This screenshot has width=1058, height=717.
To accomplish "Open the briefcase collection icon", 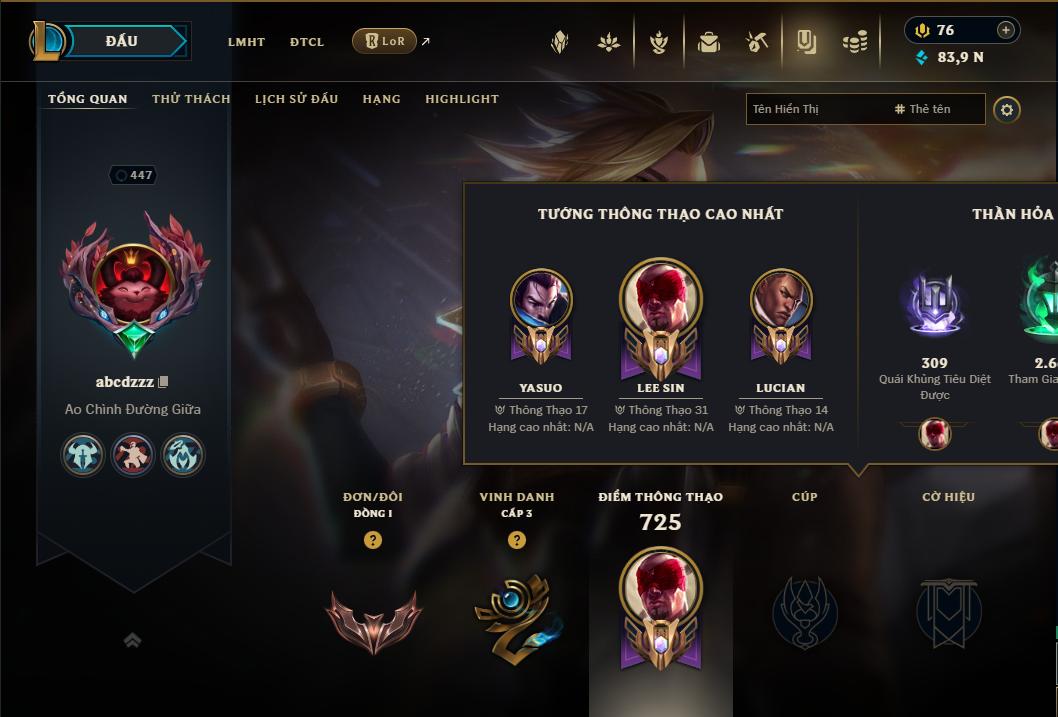I will [709, 42].
